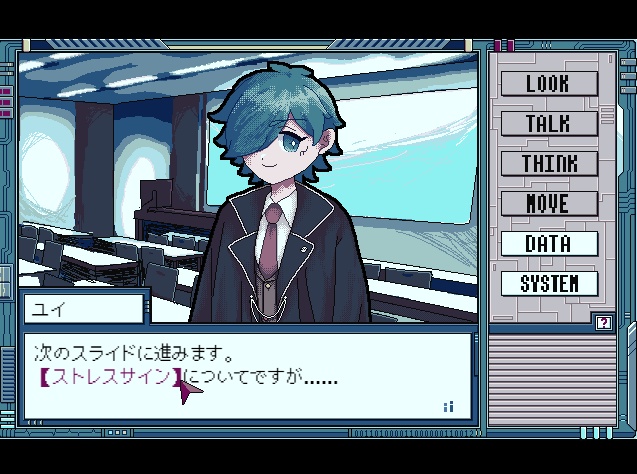Choose the TALK command
The image size is (637, 474).
coord(548,123)
